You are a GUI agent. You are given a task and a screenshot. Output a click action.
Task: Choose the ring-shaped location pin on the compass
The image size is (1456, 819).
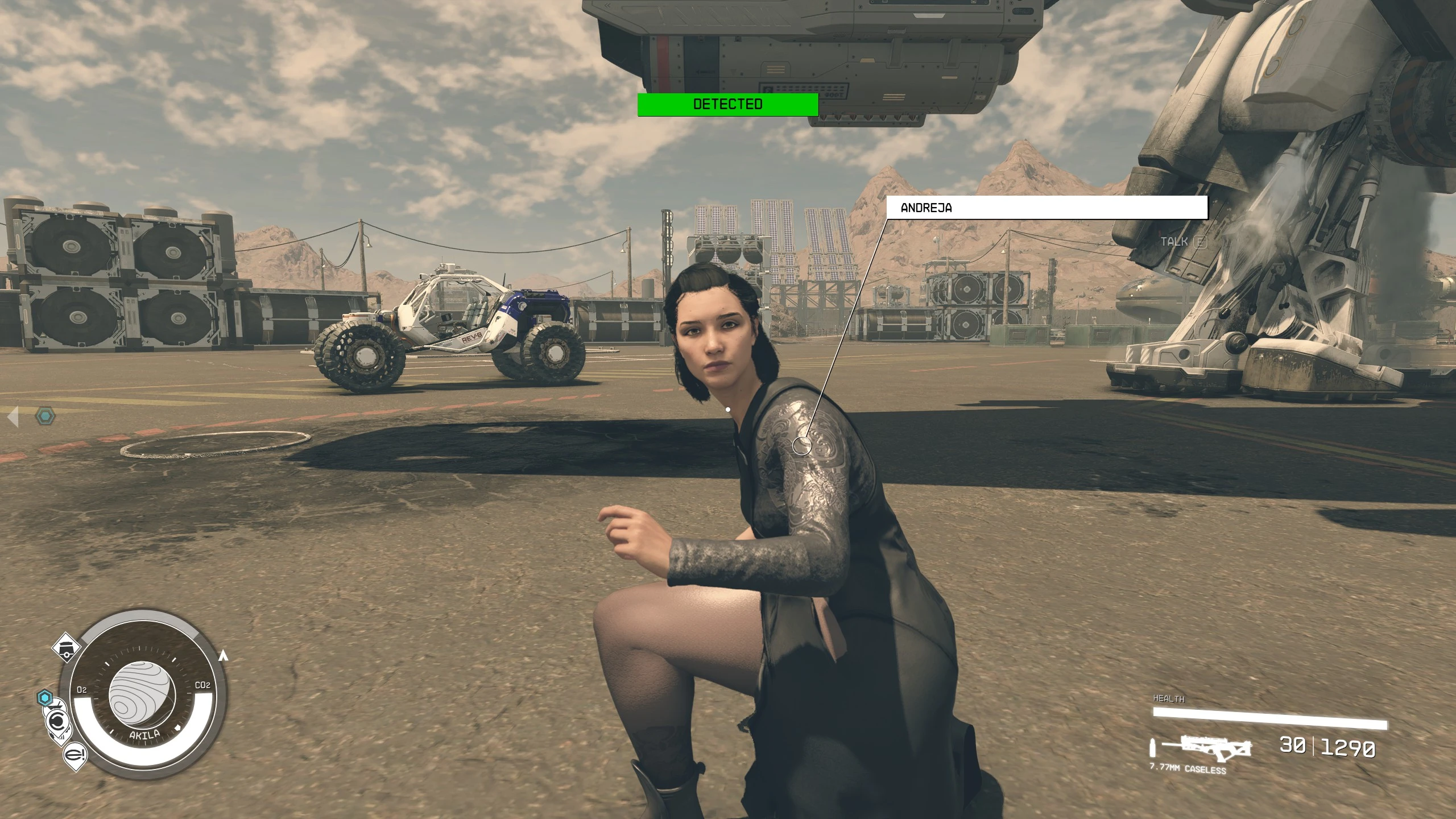coord(57,722)
